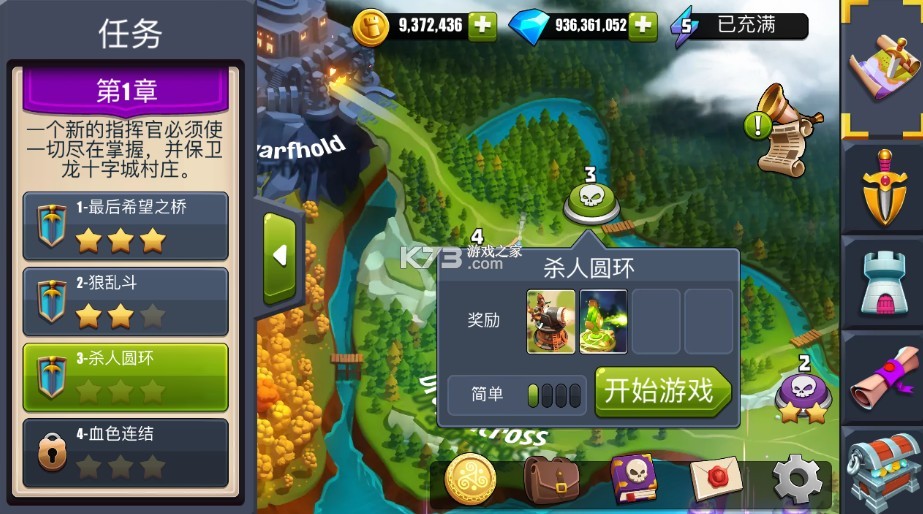
Task: Open the brown backpack inventory
Action: tap(551, 481)
